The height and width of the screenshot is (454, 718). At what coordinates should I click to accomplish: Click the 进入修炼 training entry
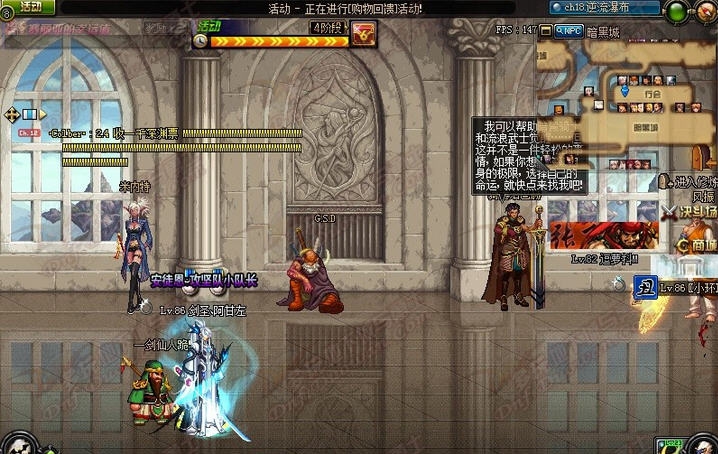[x=692, y=182]
